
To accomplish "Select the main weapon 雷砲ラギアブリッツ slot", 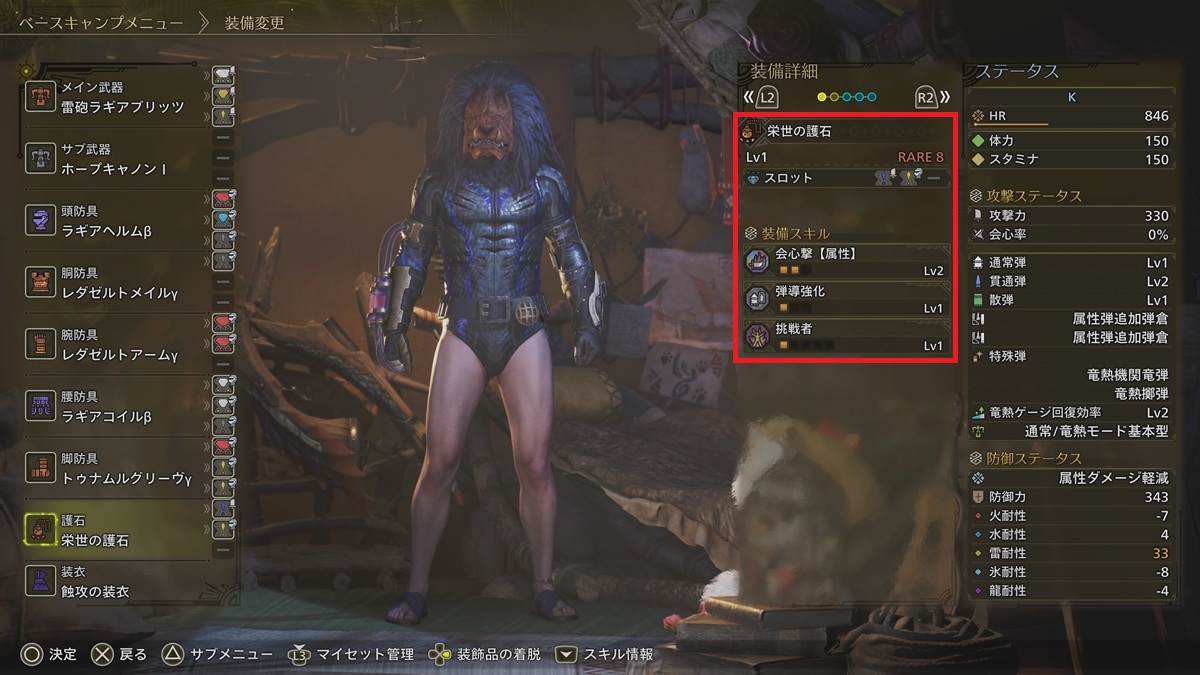I will pos(120,98).
